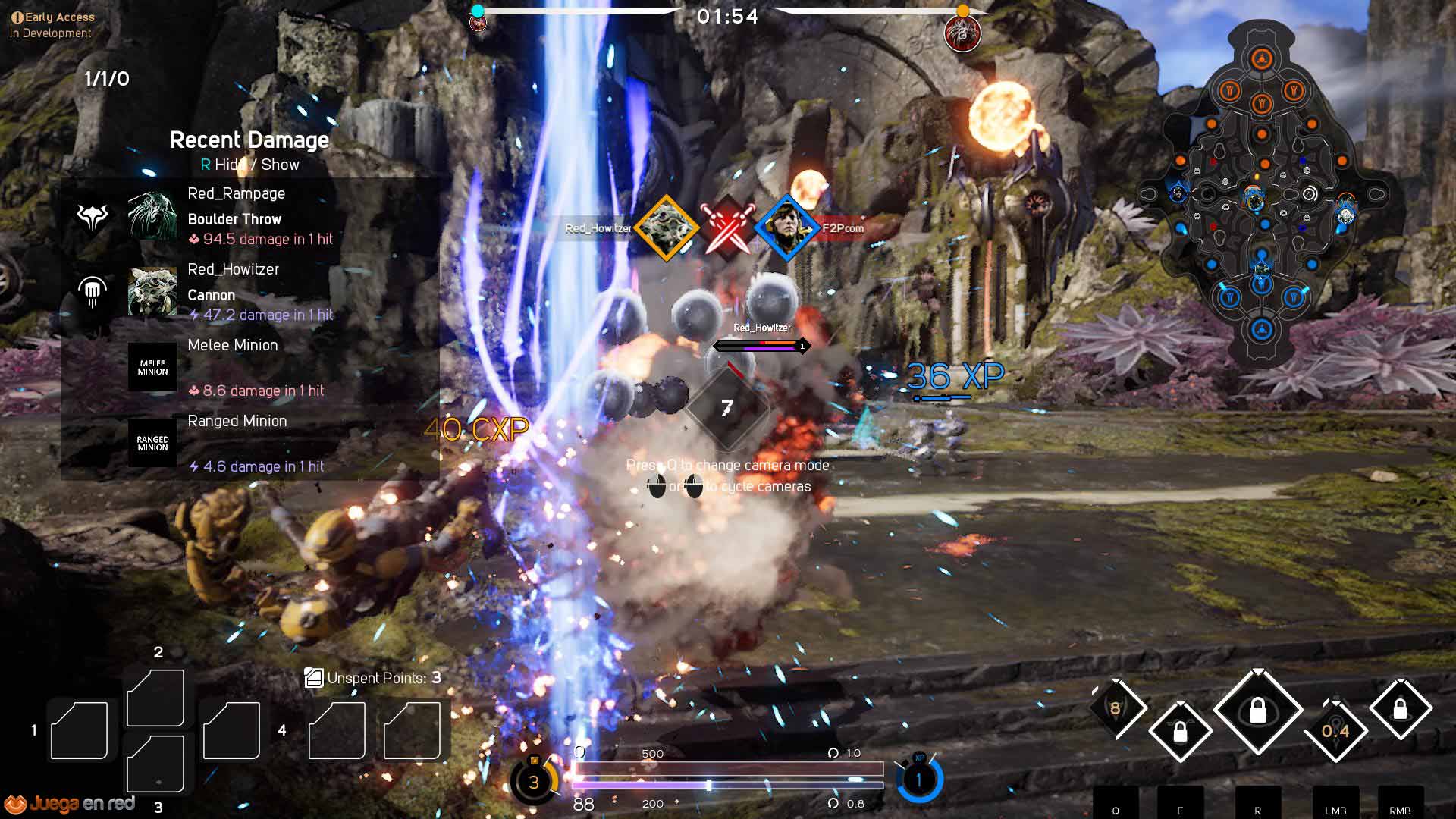Screen dimensions: 1456x819
Task: Click the card points orb showing 3
Action: tap(534, 782)
